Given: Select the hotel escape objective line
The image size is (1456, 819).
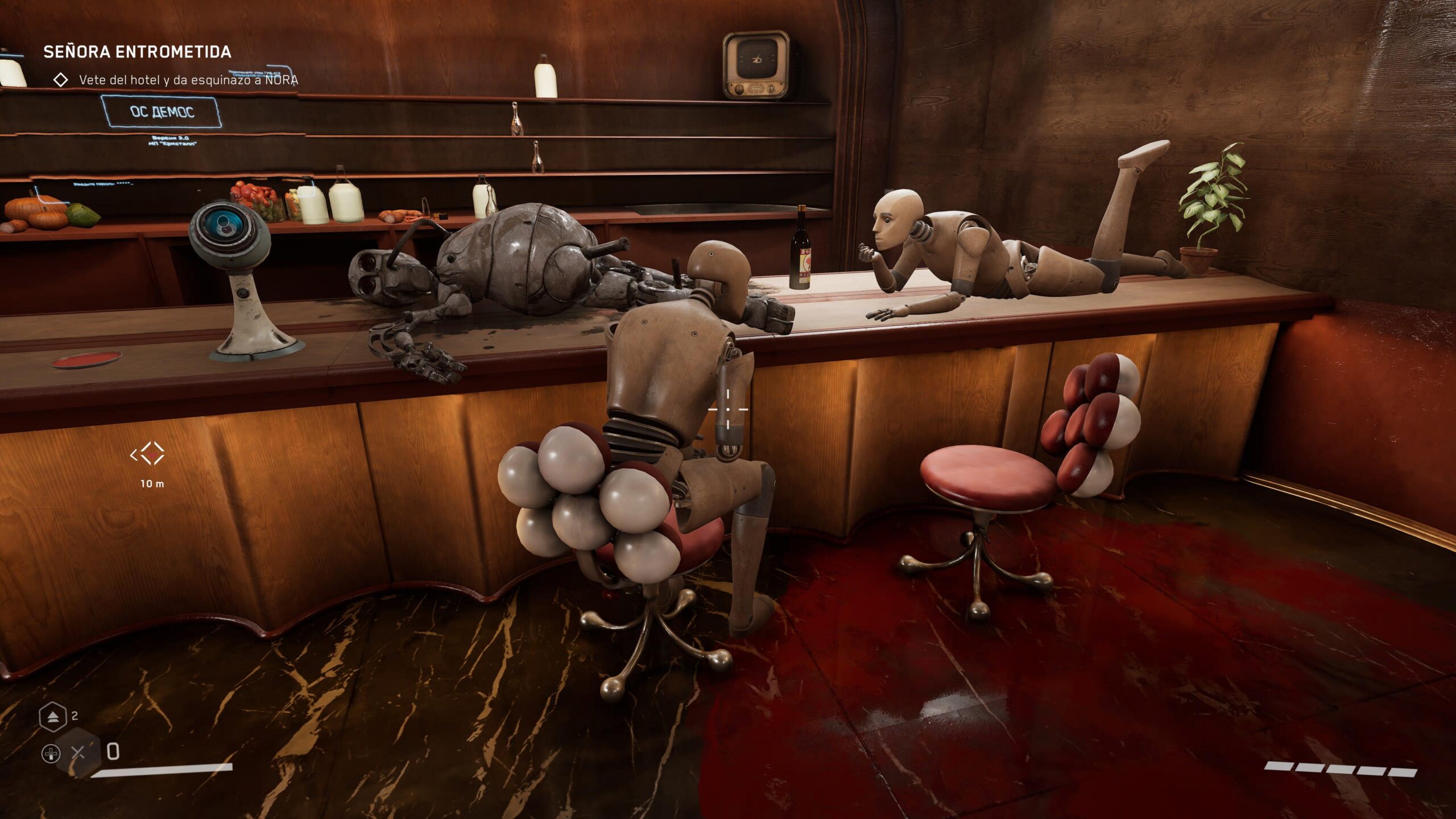Looking at the screenshot, I should pyautogui.click(x=188, y=80).
